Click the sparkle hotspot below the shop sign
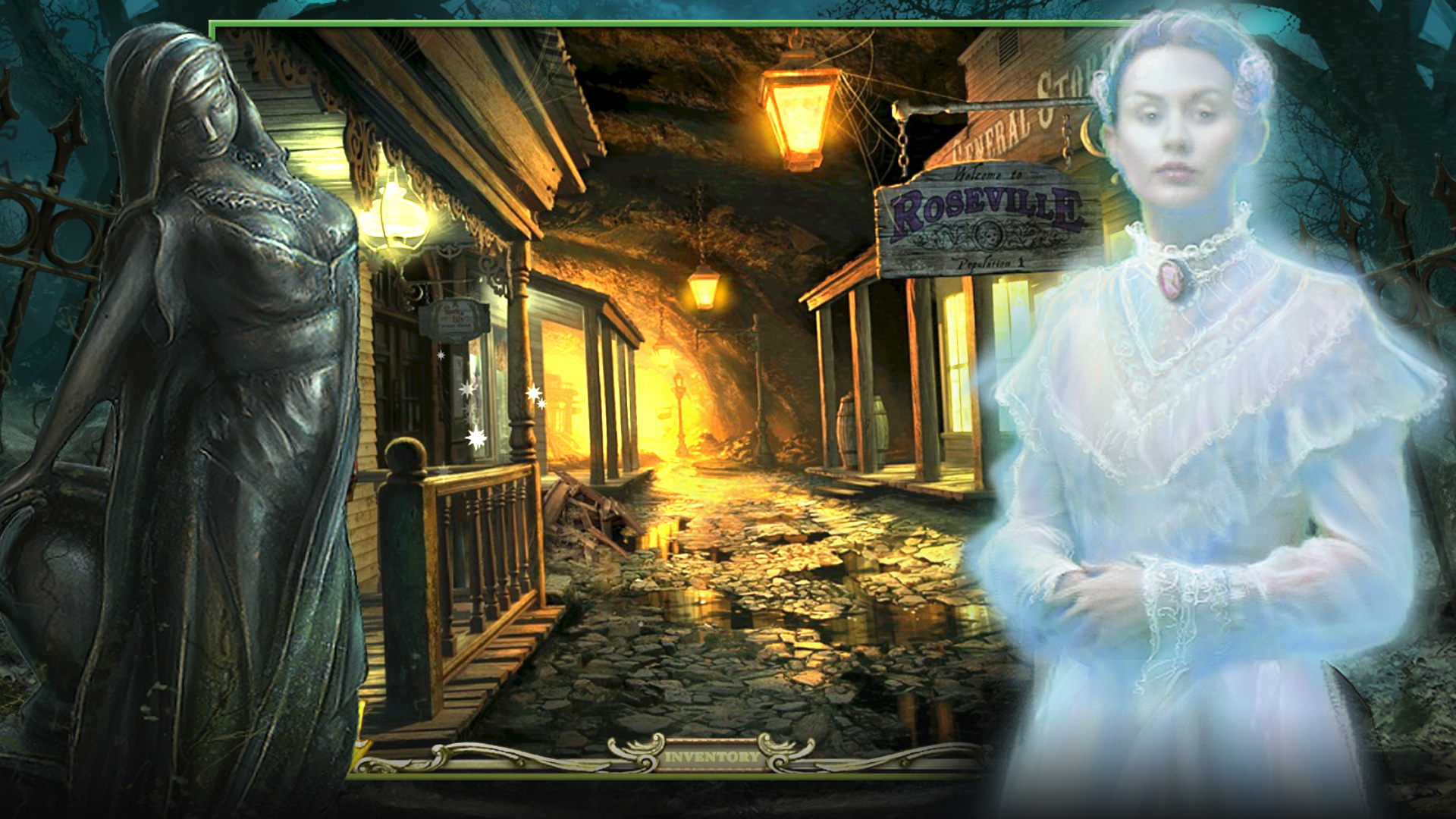The width and height of the screenshot is (1456, 819). point(441,355)
